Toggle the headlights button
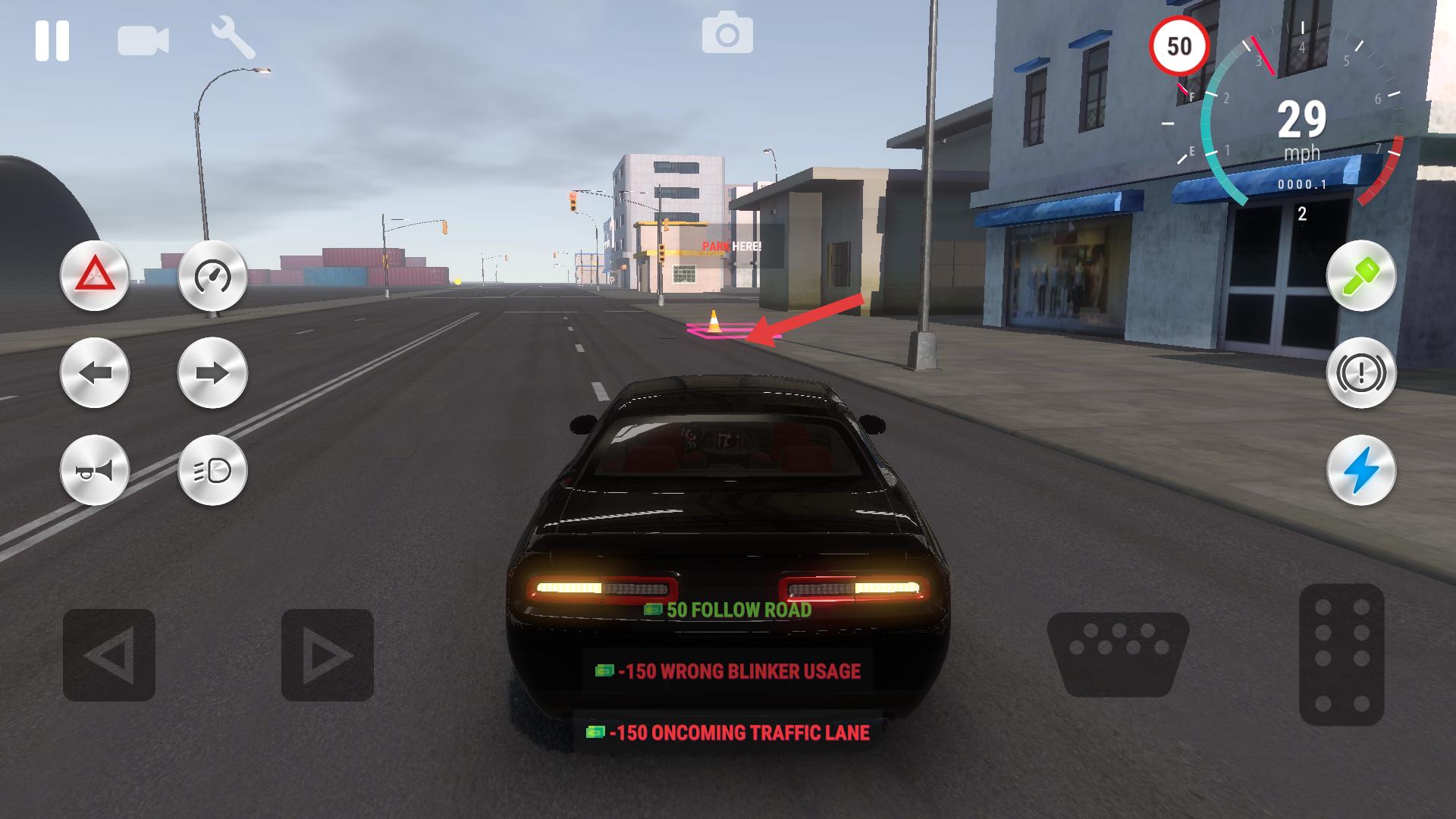This screenshot has height=819, width=1456. tap(212, 471)
